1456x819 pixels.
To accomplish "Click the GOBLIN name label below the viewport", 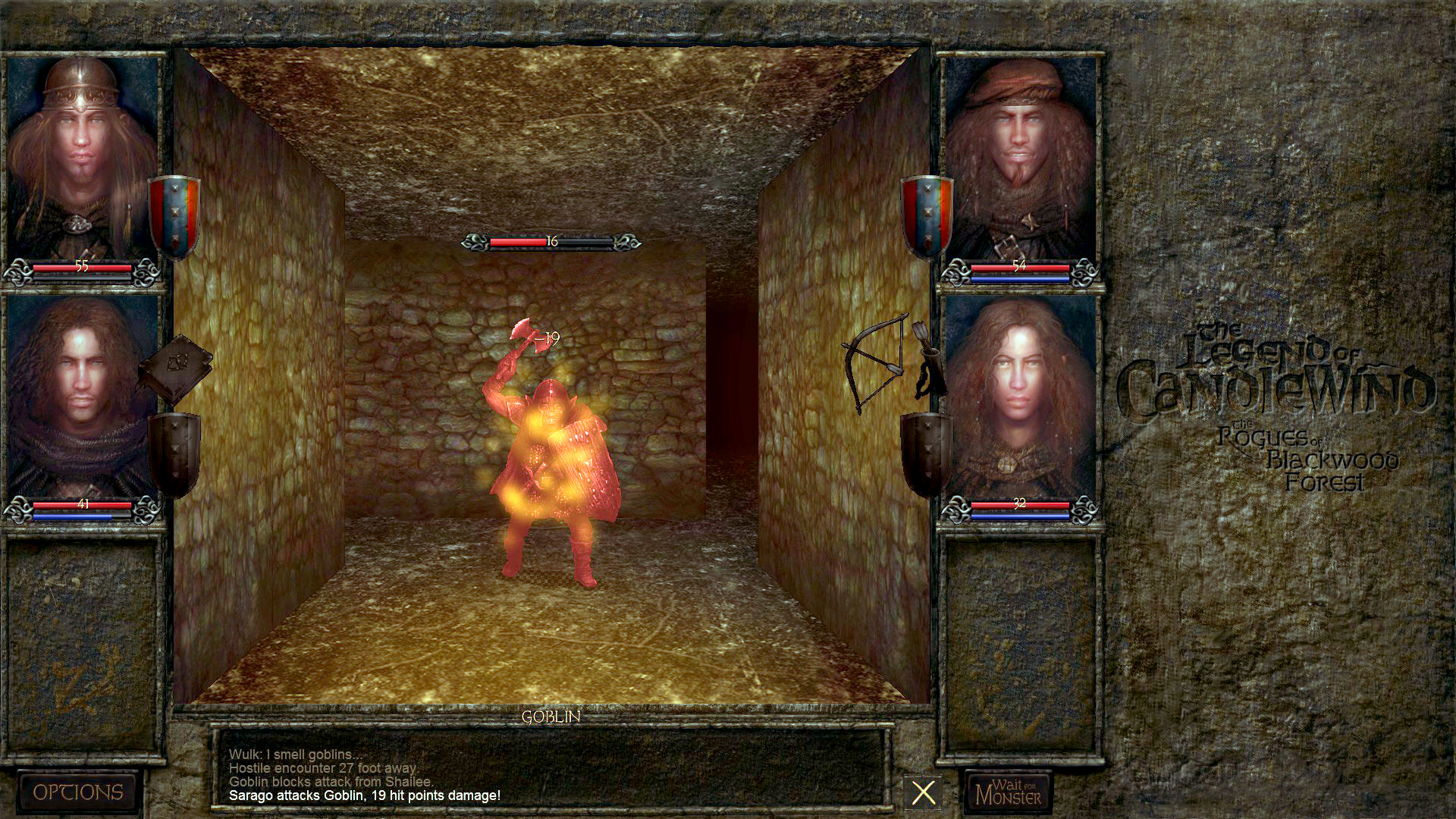I will (x=551, y=716).
